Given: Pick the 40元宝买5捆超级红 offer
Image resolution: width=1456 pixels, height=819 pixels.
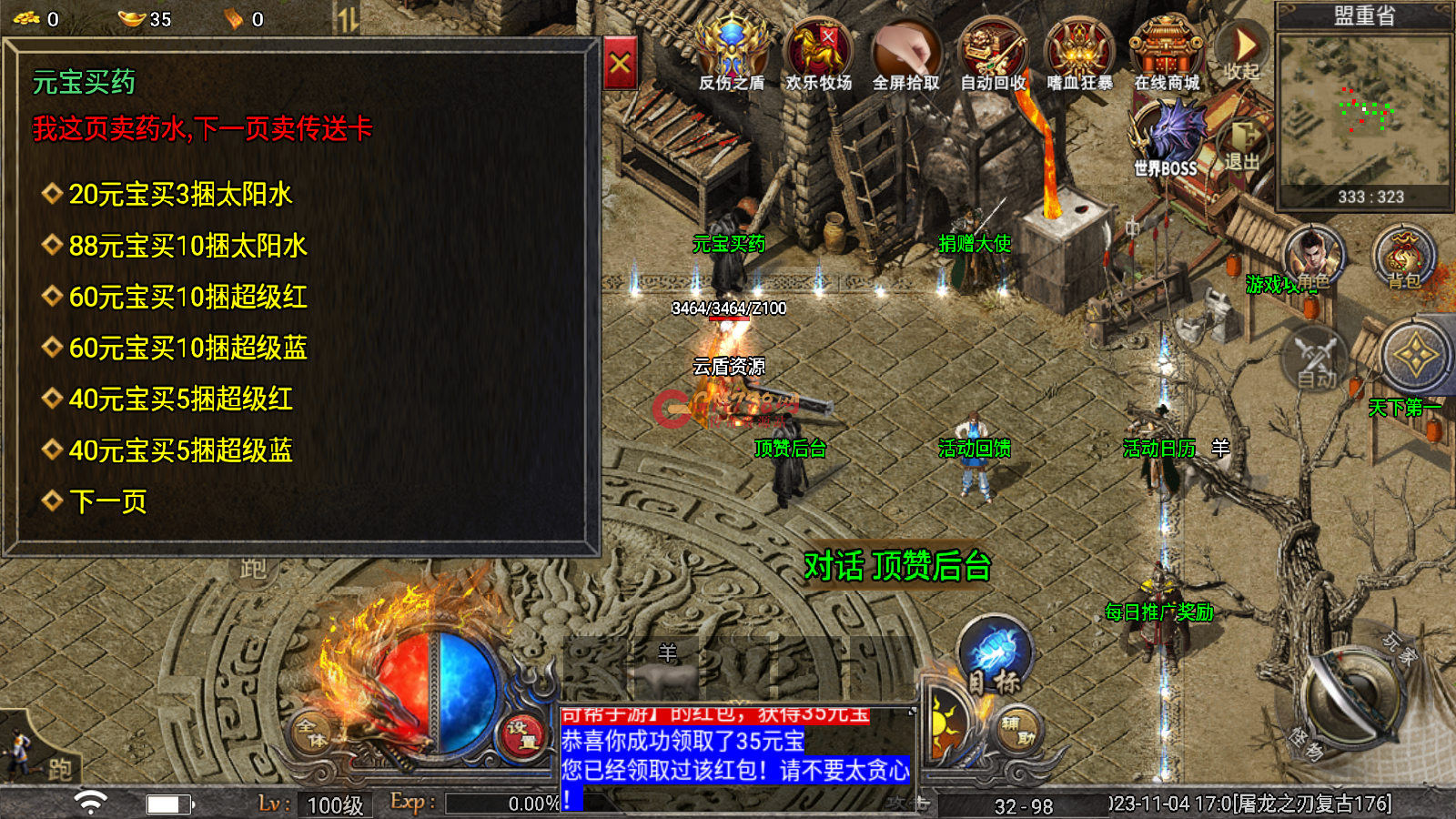Looking at the screenshot, I should pos(180,399).
